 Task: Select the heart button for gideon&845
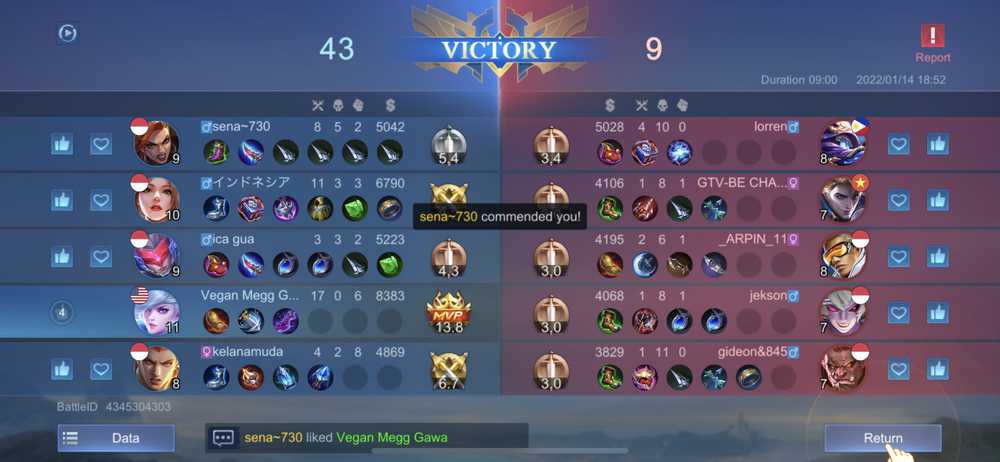(x=898, y=370)
